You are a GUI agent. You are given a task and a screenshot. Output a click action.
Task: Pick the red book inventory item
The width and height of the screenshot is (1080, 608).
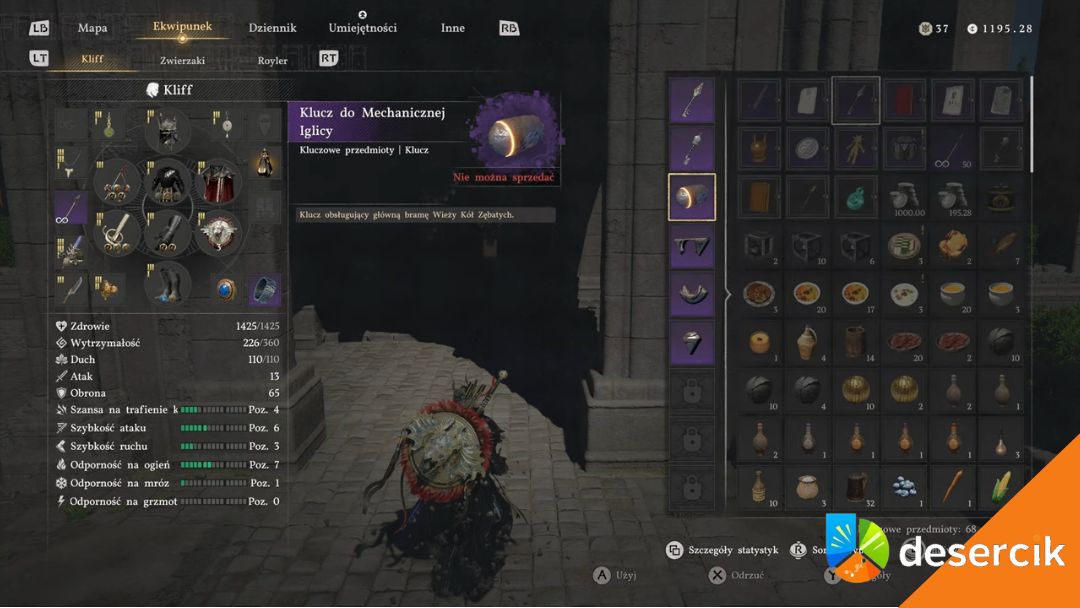[905, 100]
